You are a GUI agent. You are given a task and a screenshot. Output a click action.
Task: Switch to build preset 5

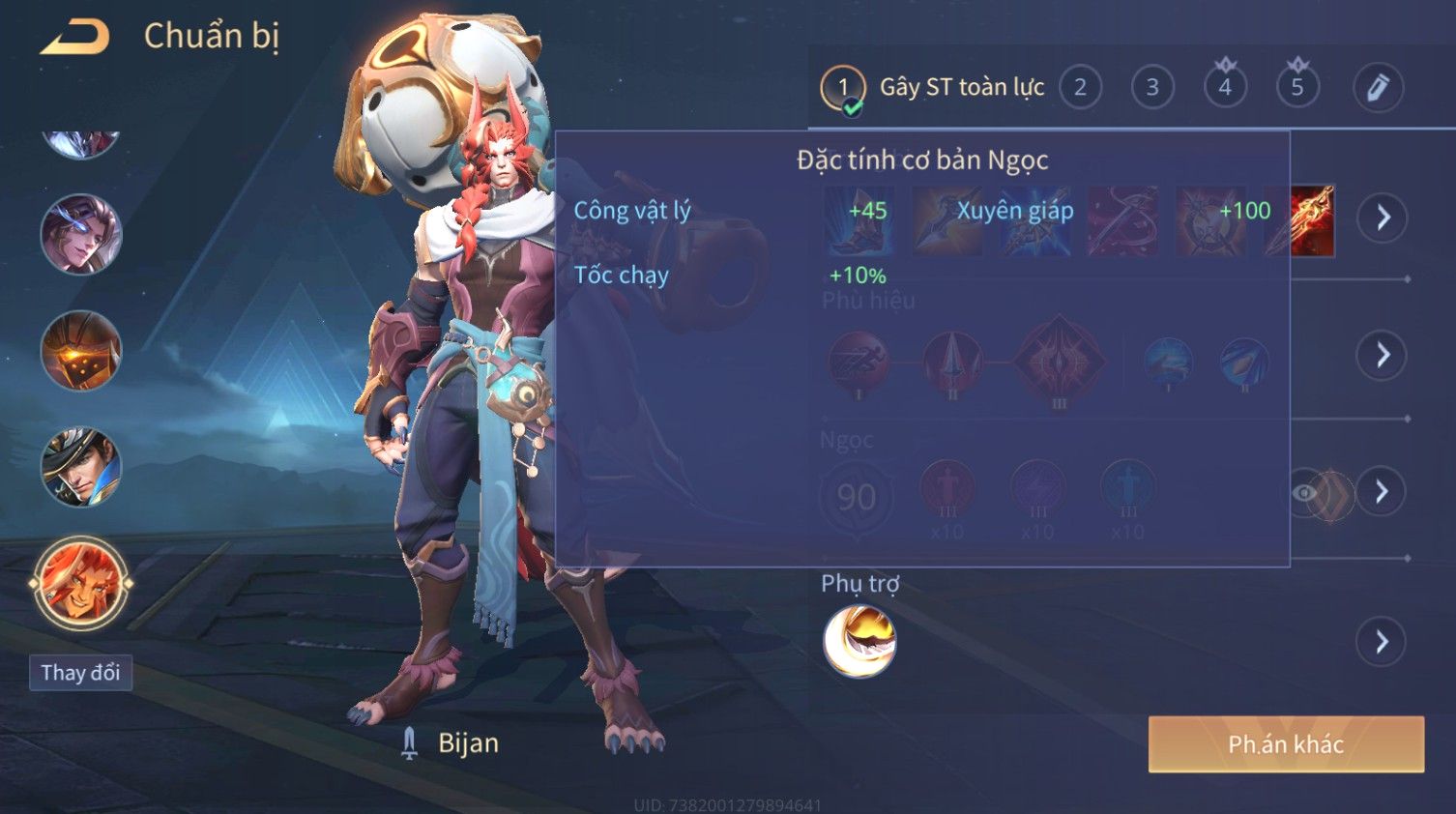click(x=1297, y=88)
